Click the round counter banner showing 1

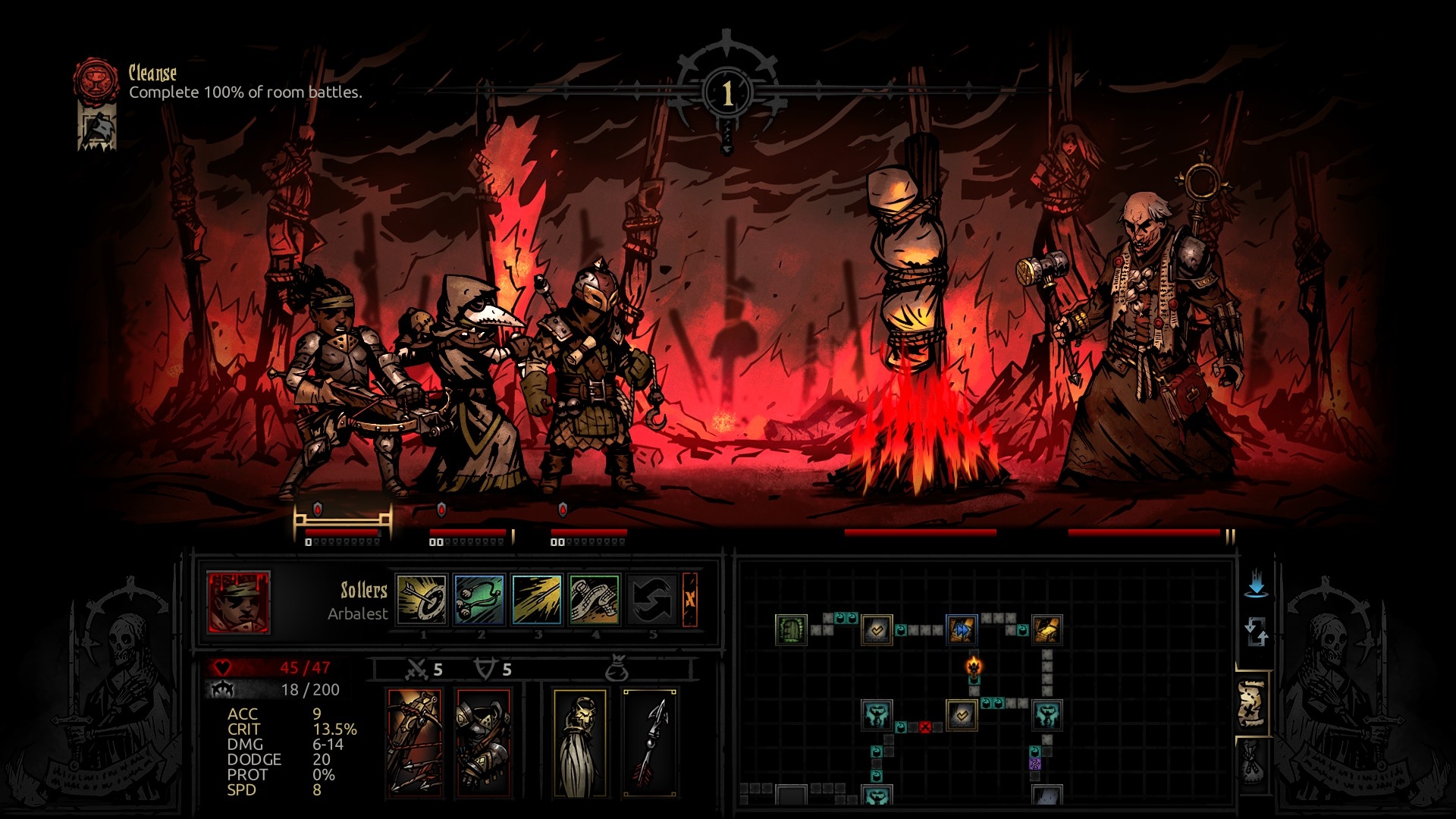[727, 92]
